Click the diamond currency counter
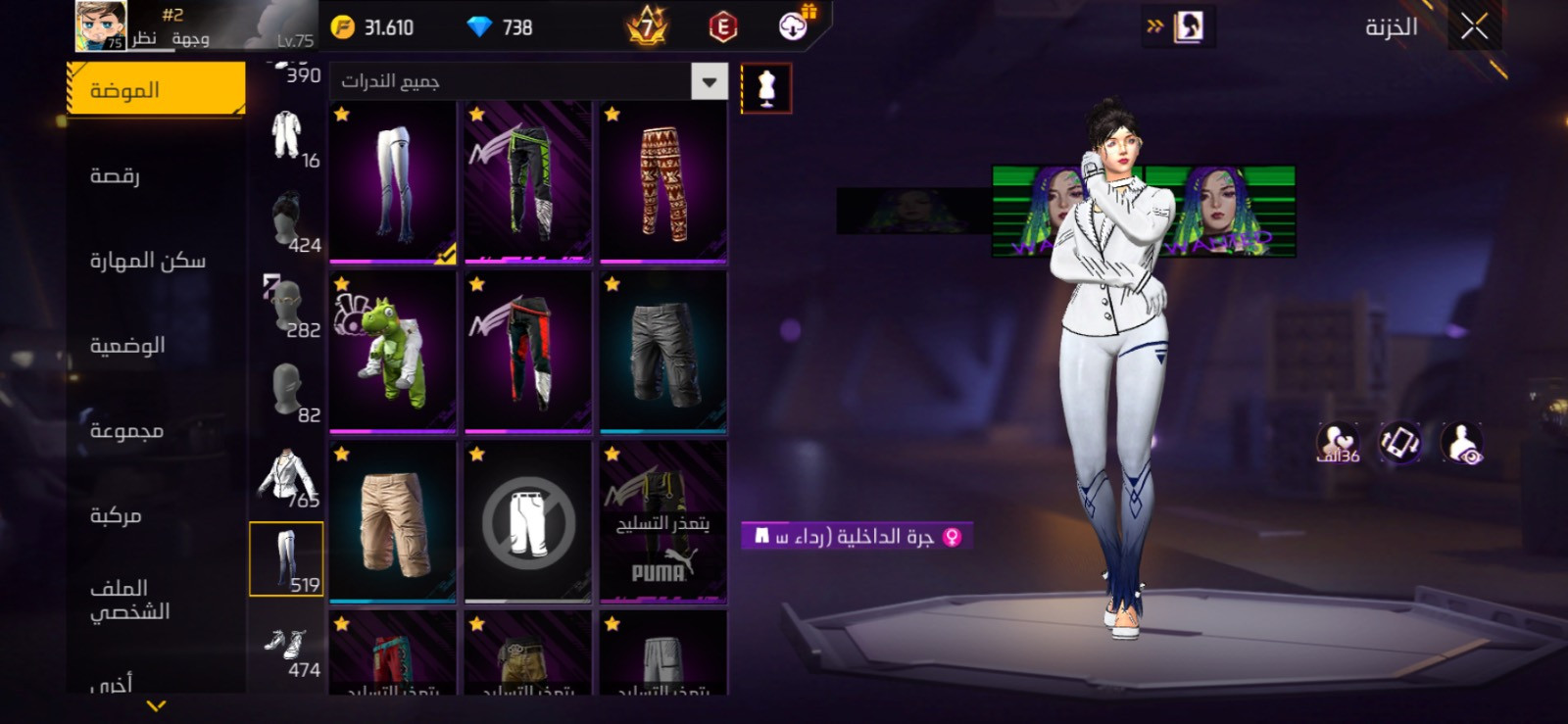 (x=500, y=27)
